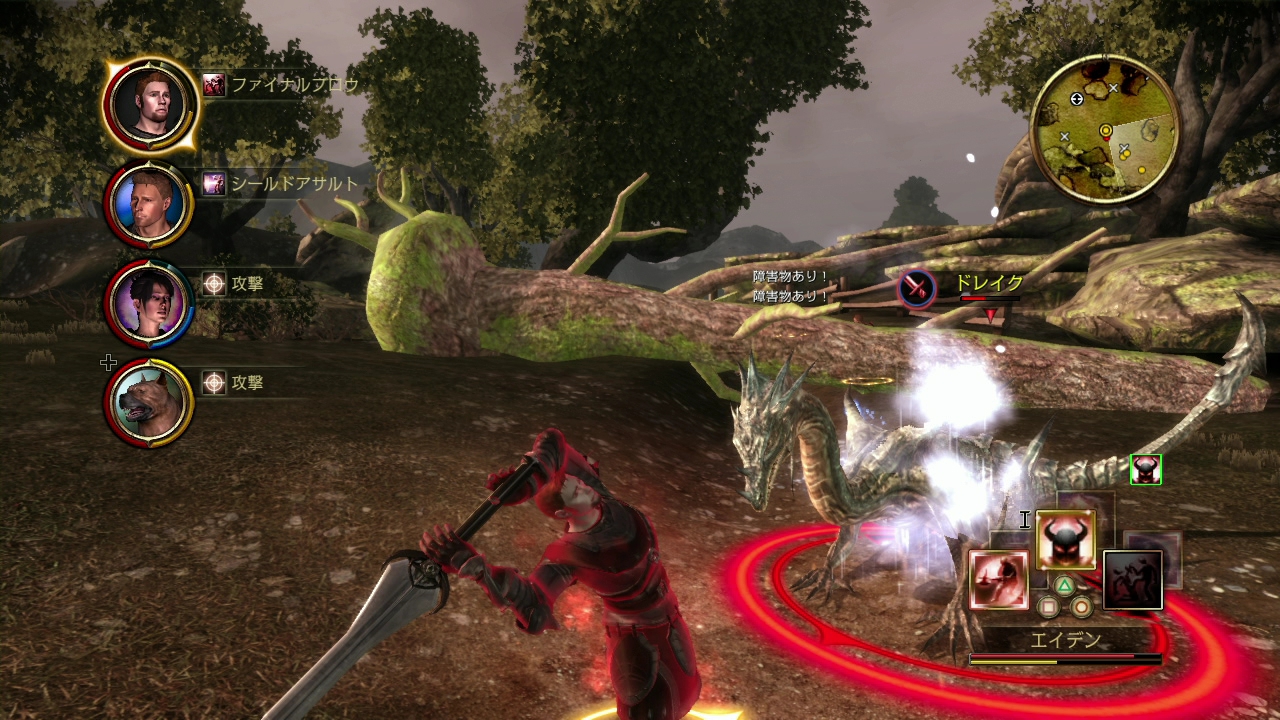Choose the Alistair portrait with blue background

tap(150, 204)
